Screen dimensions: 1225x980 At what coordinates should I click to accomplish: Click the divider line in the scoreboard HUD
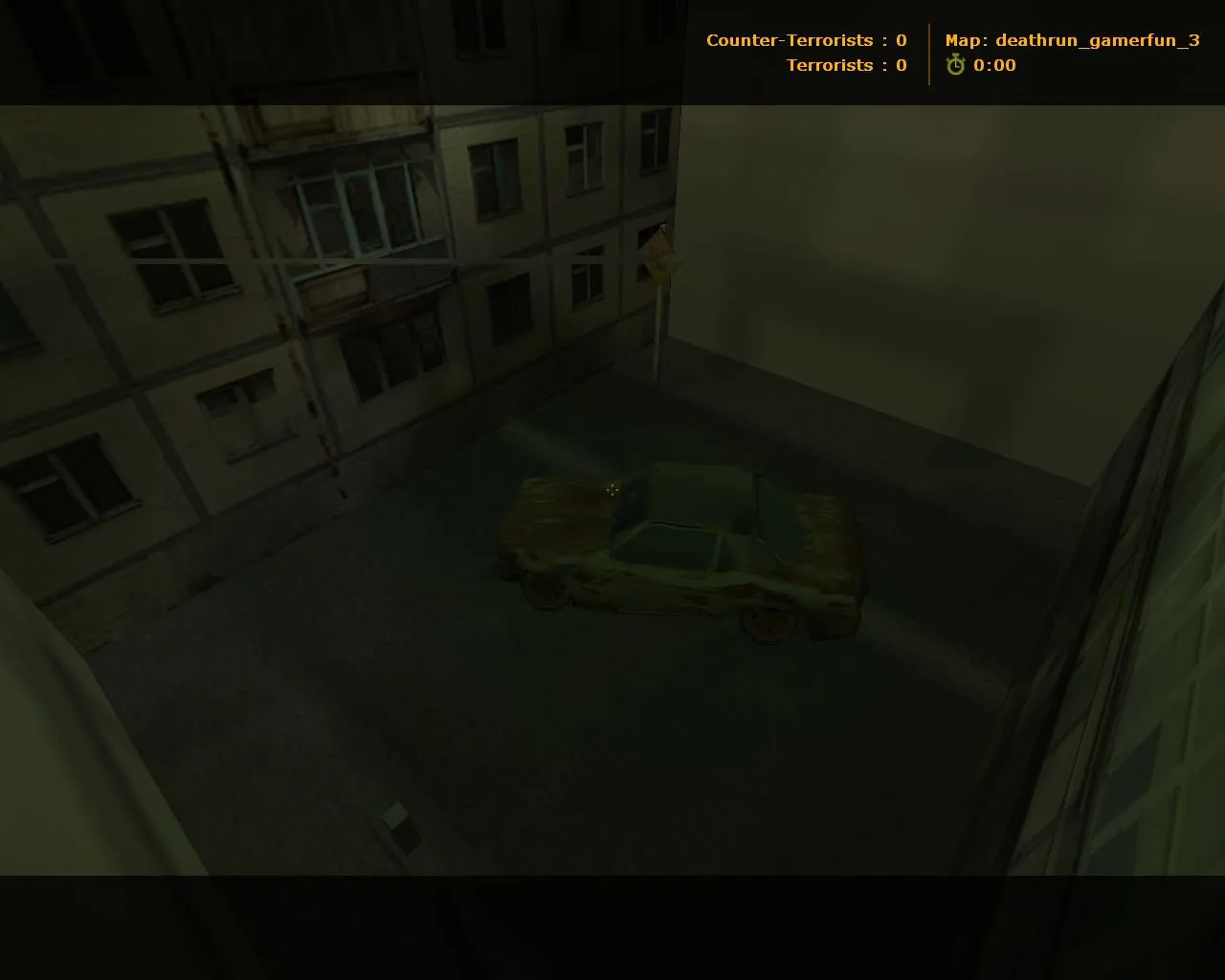coord(928,53)
